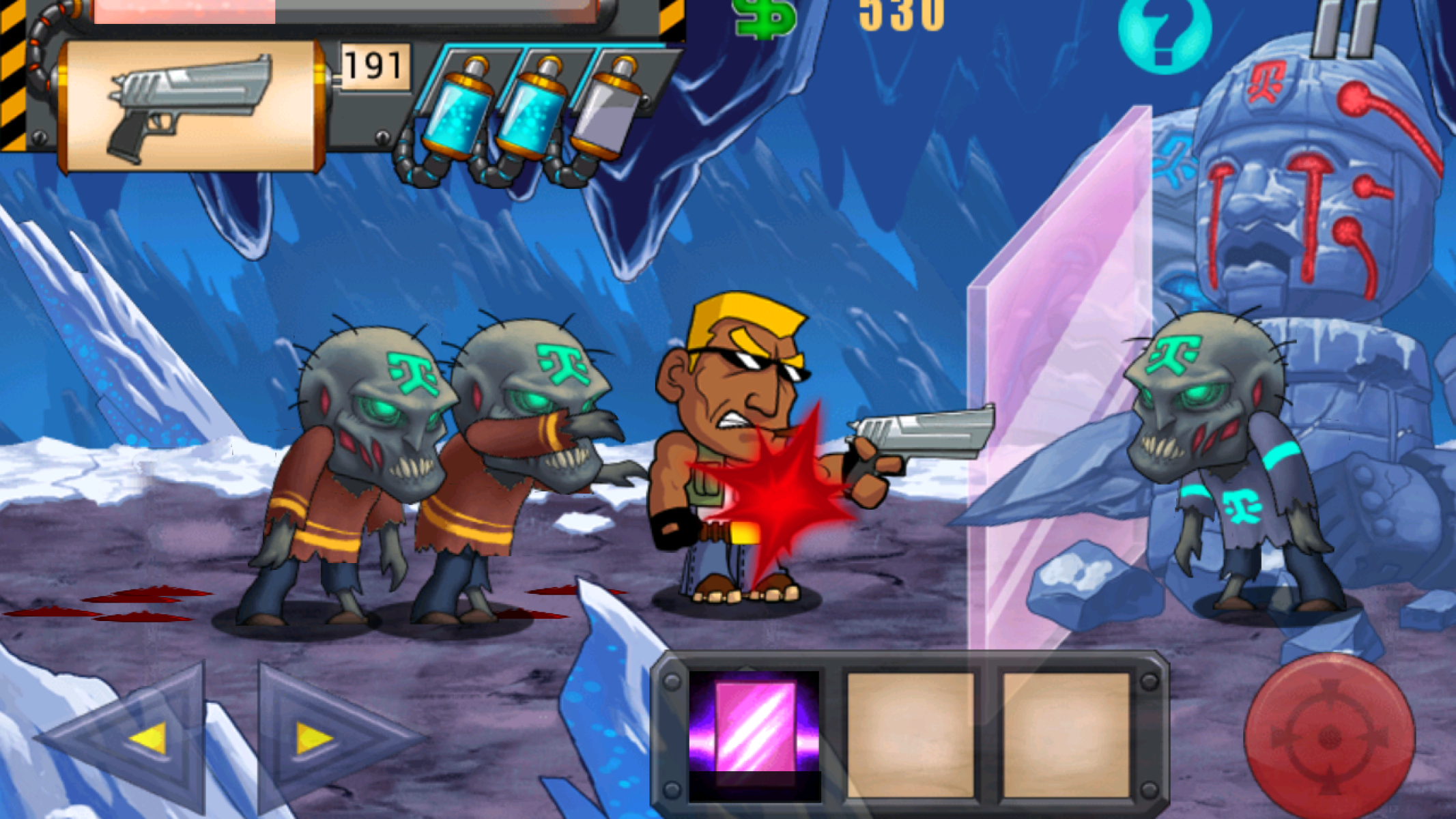
Task: Activate the pink barrier item slot
Action: point(754,730)
